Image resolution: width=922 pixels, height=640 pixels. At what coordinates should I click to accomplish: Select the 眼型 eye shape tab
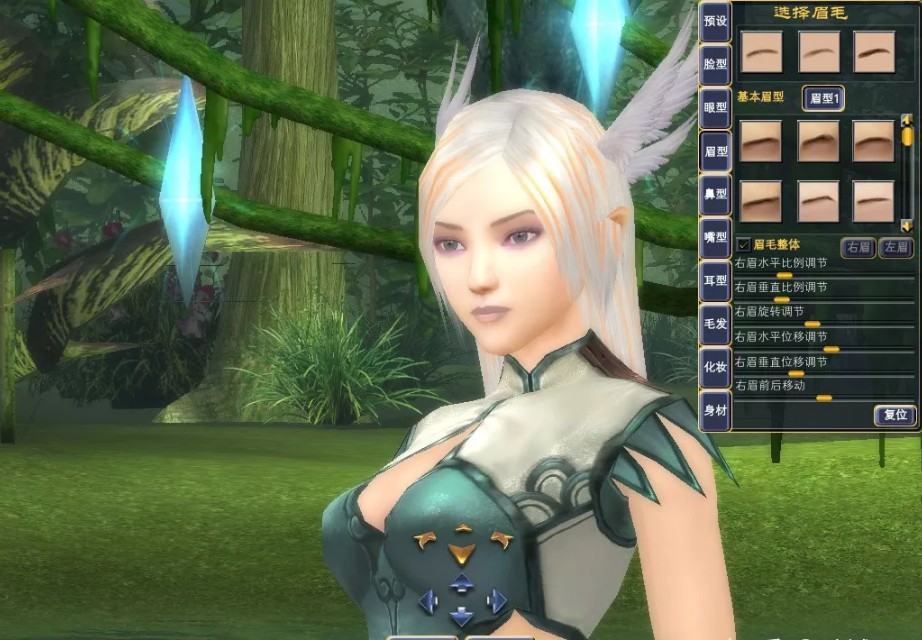pos(714,105)
